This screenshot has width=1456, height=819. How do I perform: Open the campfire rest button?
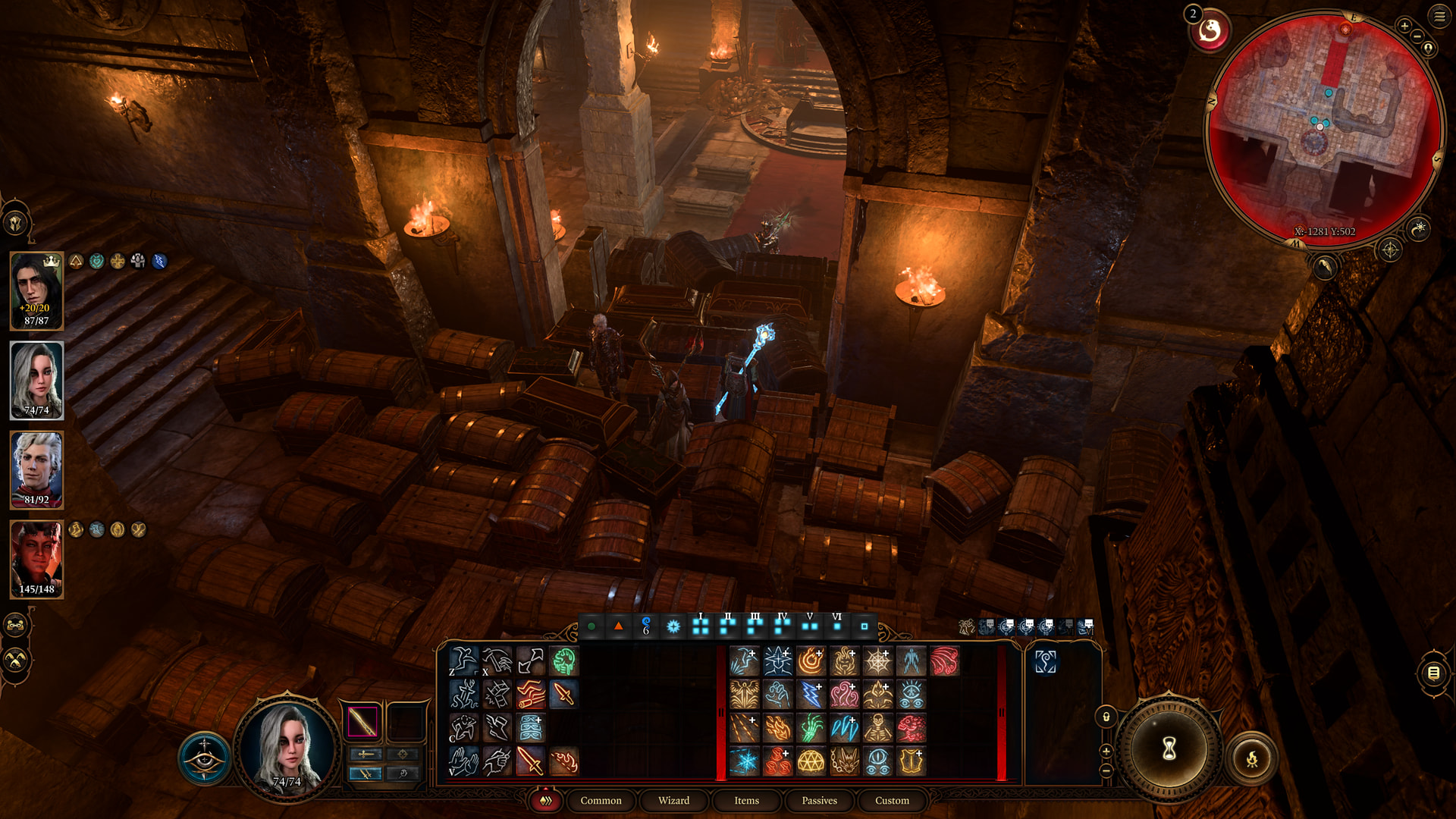pos(1252,758)
